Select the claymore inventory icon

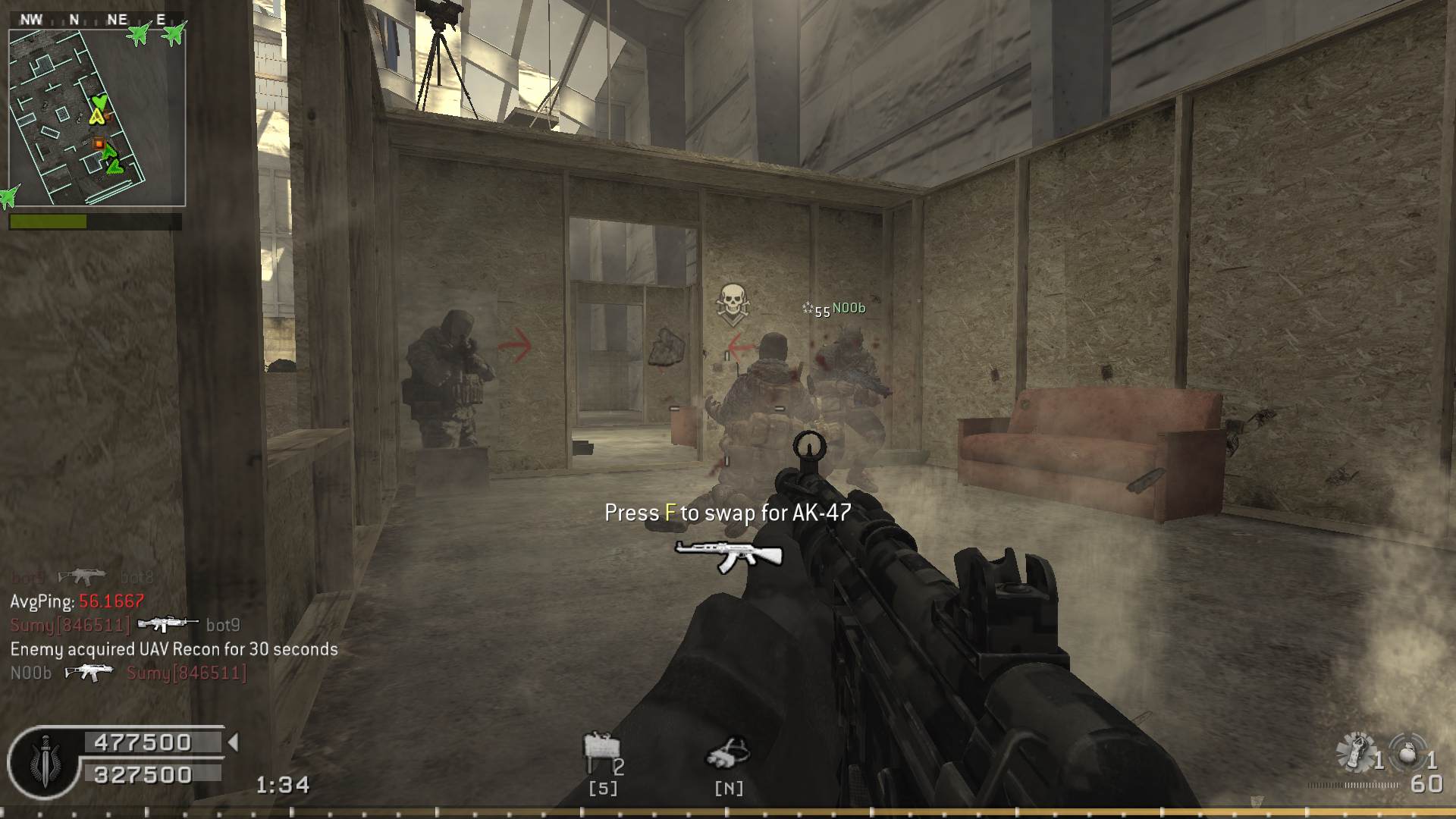pyautogui.click(x=601, y=750)
